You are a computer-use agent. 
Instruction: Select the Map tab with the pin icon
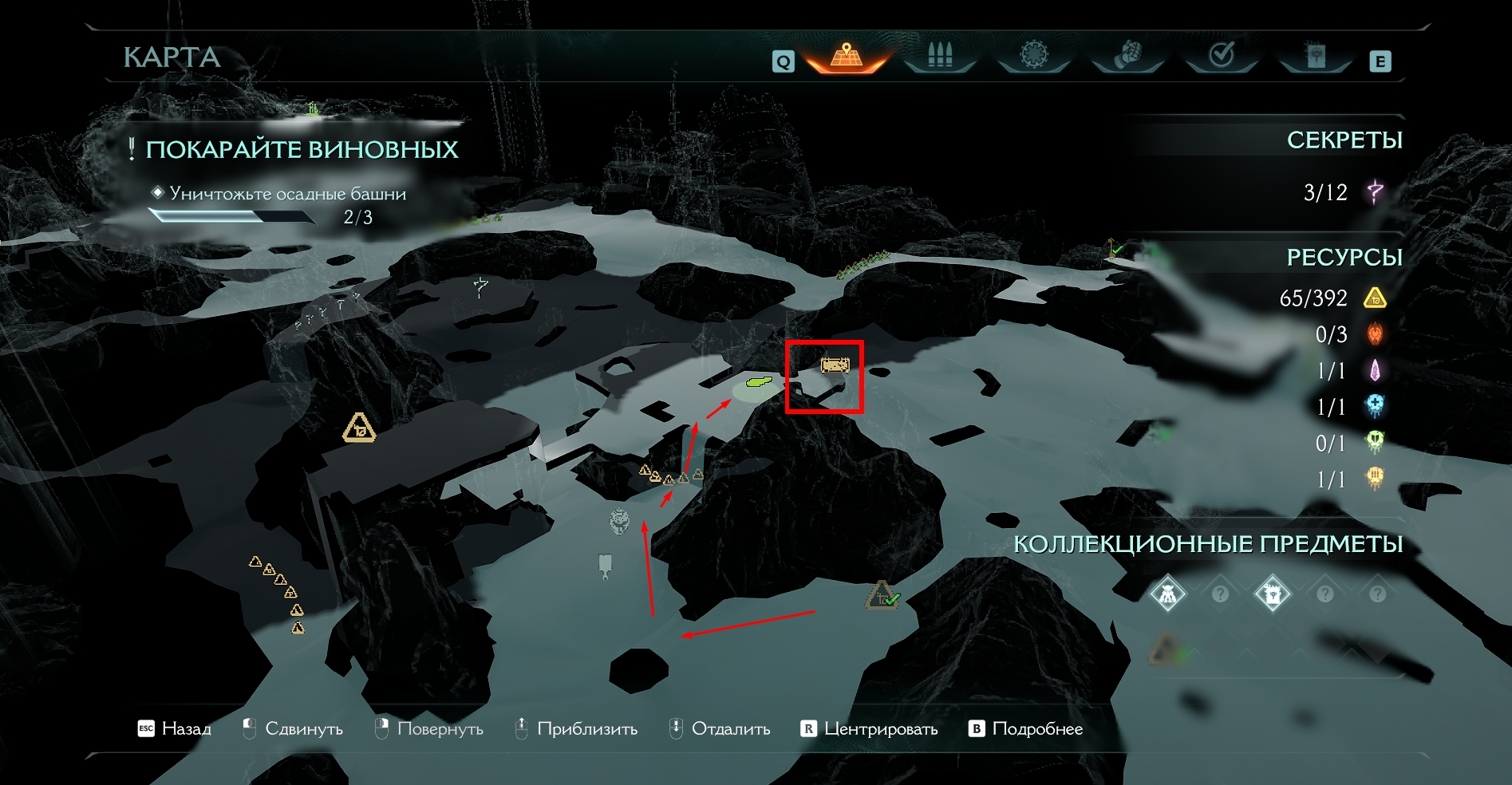point(847,56)
